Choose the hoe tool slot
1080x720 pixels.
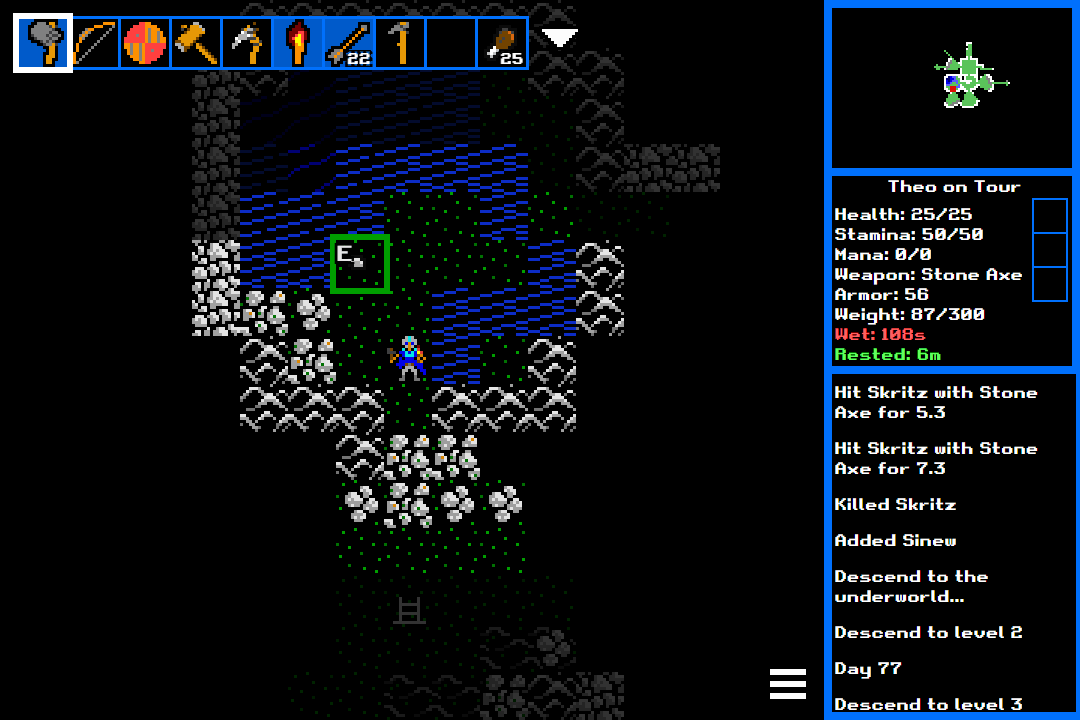pos(400,43)
